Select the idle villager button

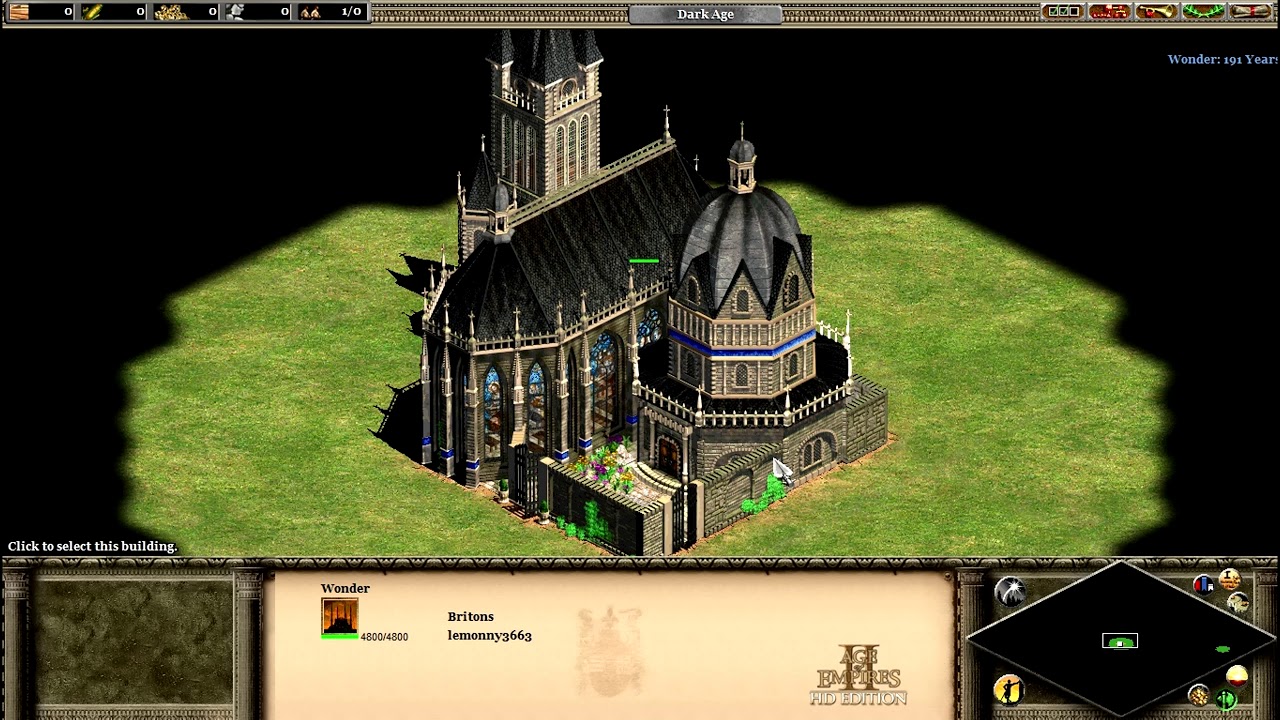point(1009,689)
